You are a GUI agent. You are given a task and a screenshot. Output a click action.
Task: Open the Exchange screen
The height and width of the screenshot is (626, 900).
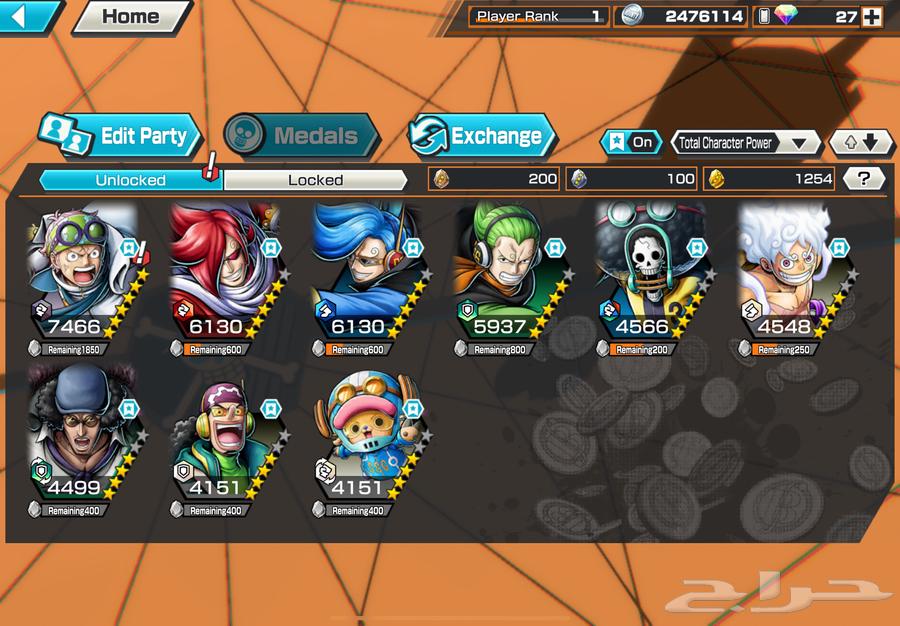click(x=482, y=136)
